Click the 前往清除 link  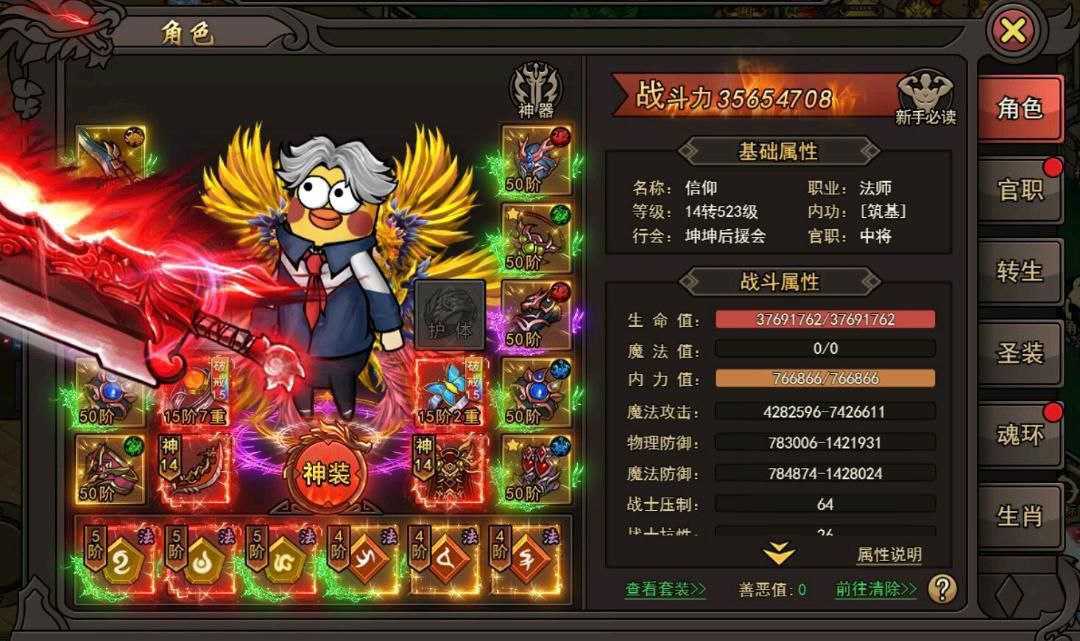(876, 589)
